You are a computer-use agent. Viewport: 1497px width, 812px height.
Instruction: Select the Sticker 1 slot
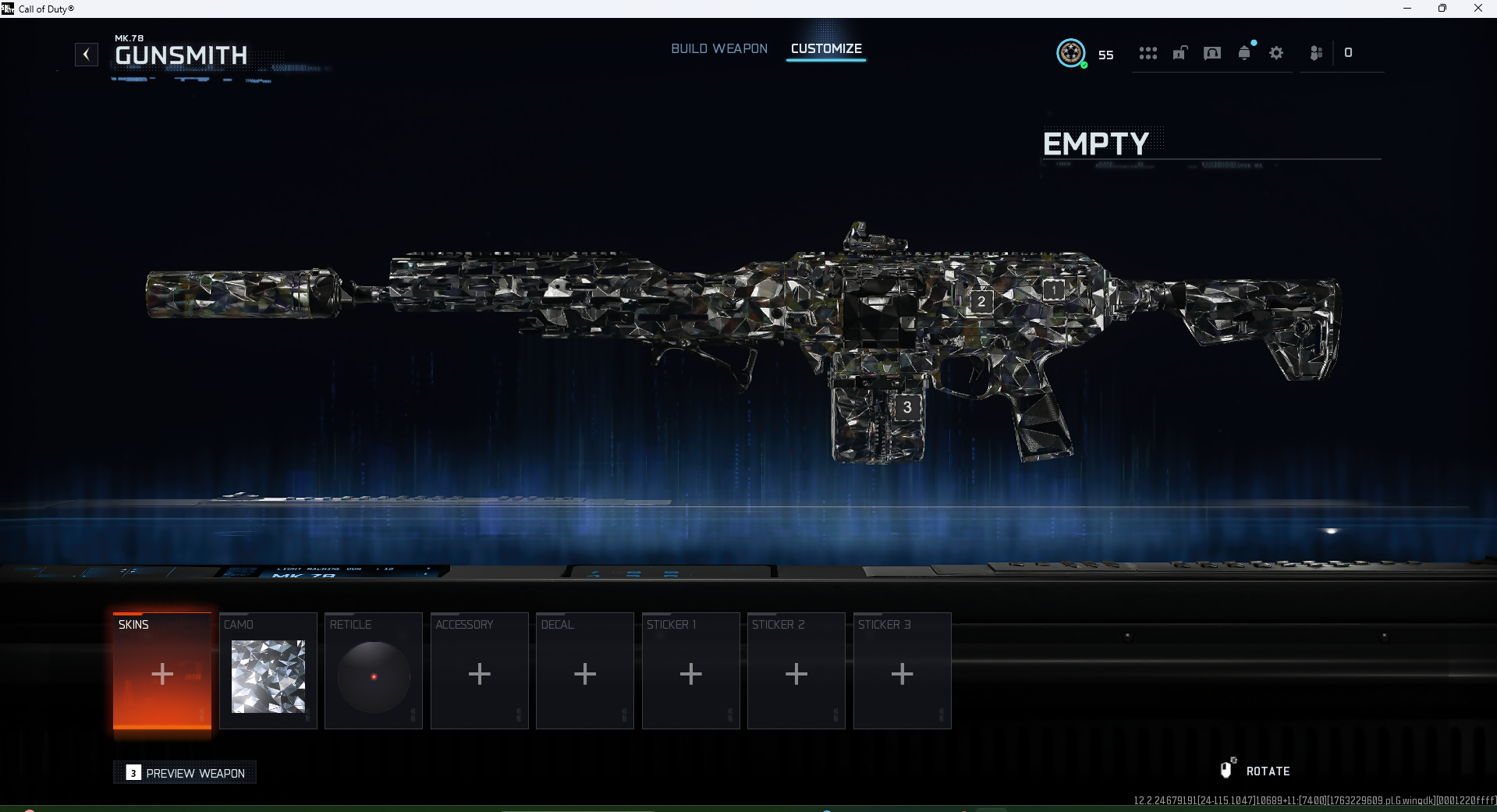pyautogui.click(x=691, y=672)
